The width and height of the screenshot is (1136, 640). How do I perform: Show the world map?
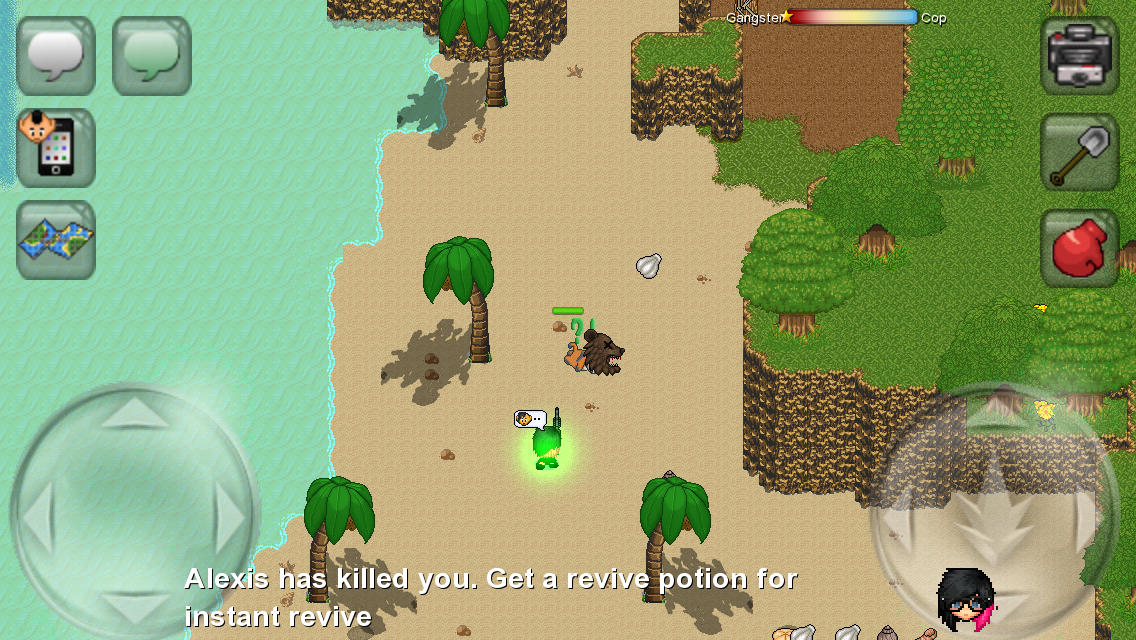pyautogui.click(x=56, y=240)
